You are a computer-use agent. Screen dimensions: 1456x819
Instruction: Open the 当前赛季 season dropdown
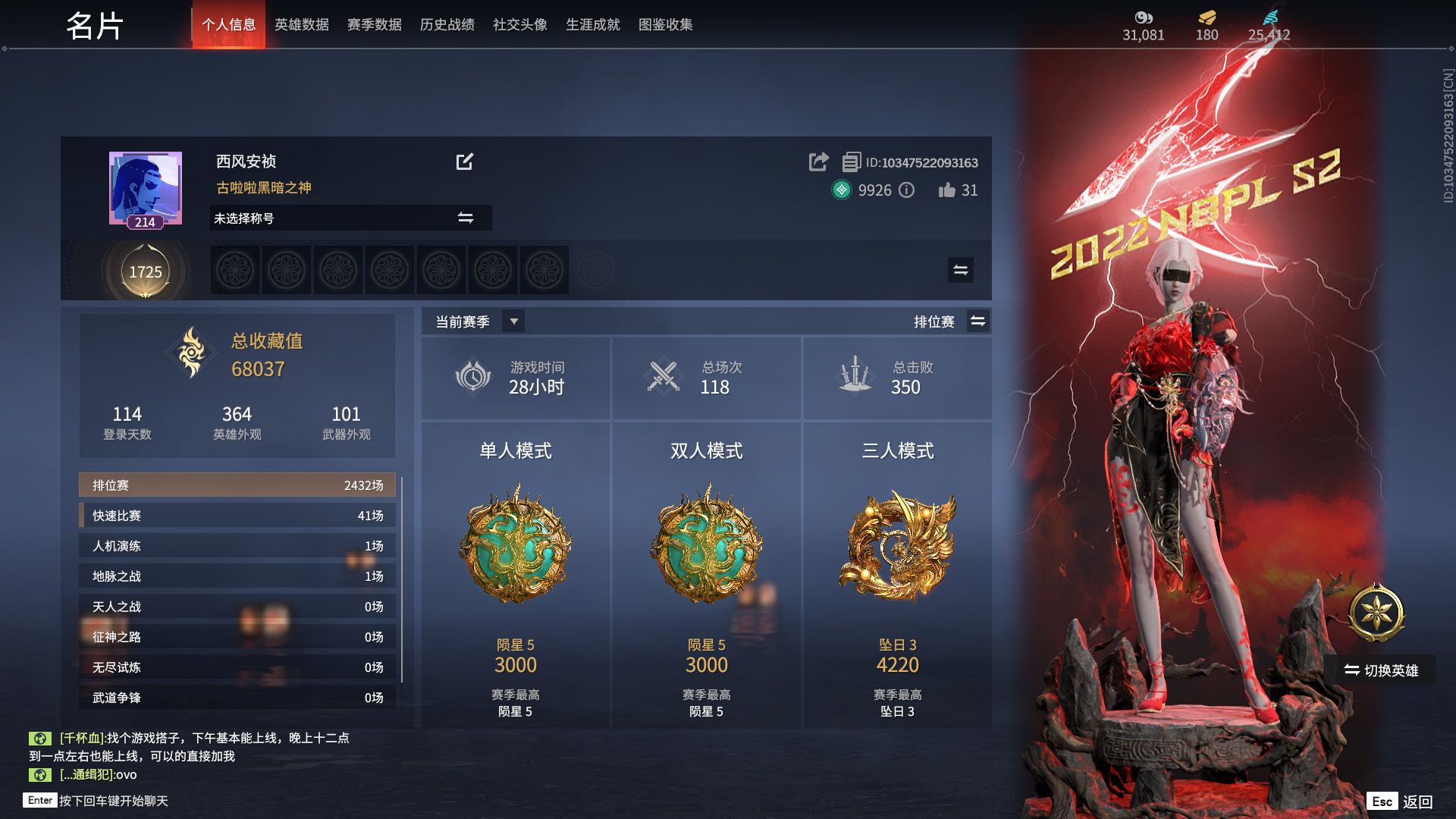coord(513,321)
